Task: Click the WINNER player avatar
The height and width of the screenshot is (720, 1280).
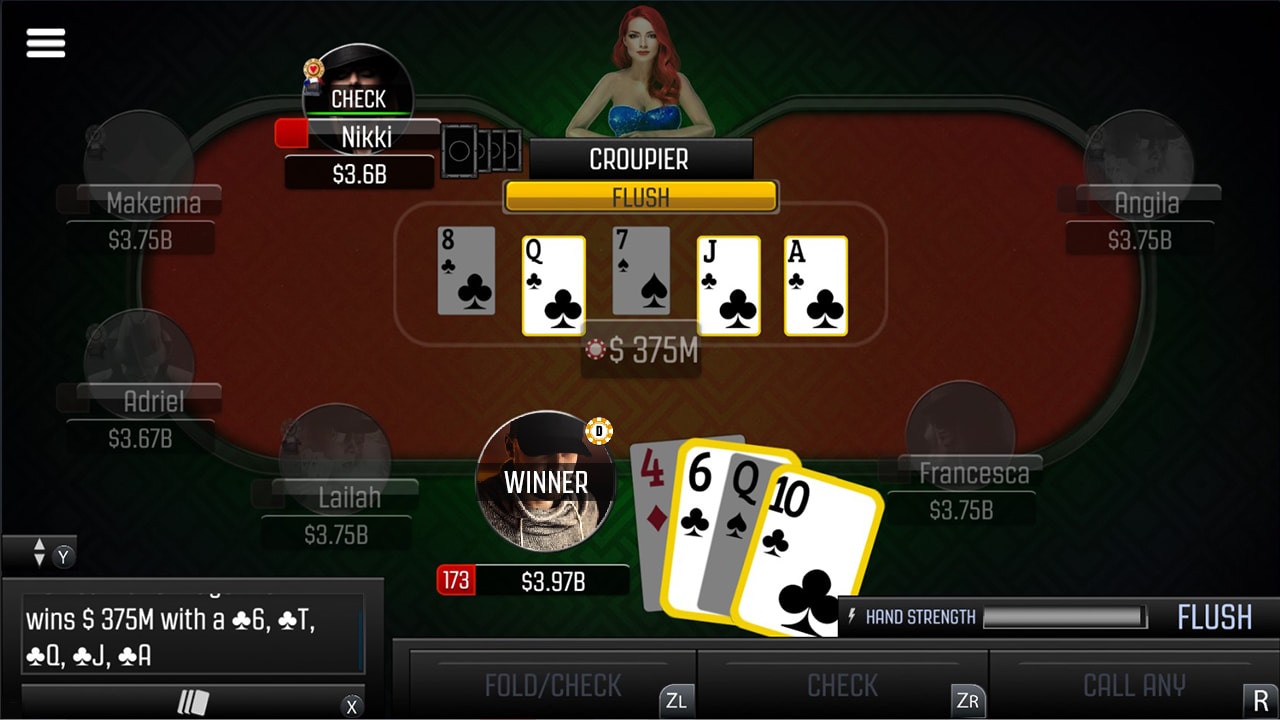Action: tap(545, 483)
